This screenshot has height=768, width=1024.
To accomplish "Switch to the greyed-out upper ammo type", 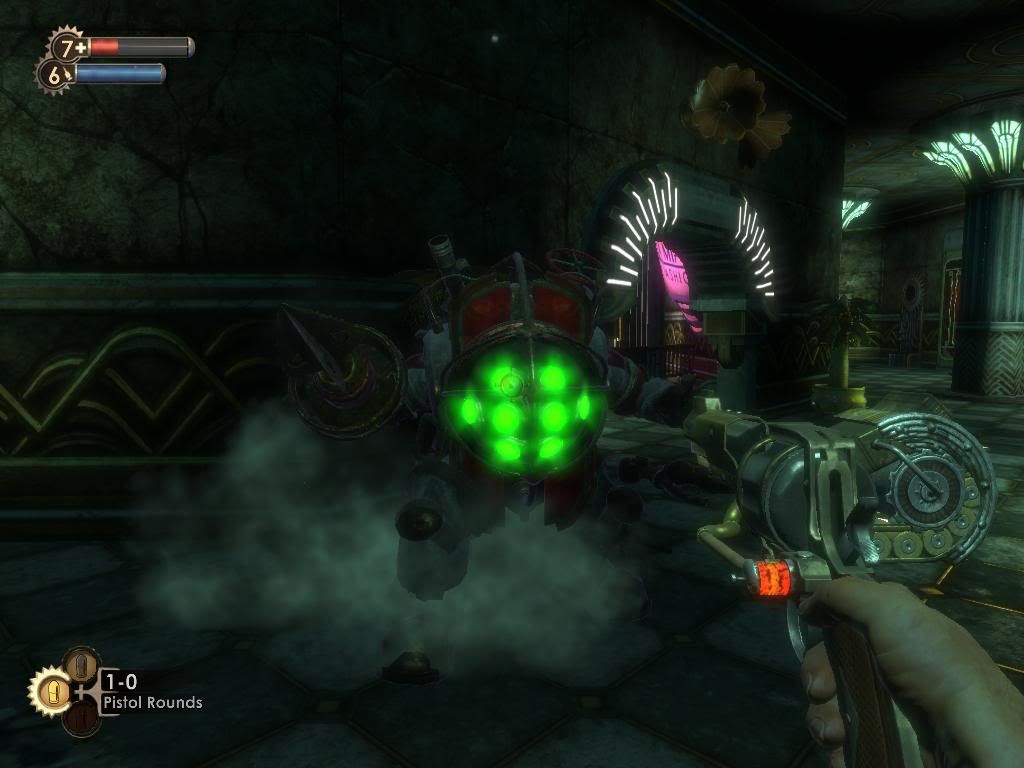I will tap(82, 664).
